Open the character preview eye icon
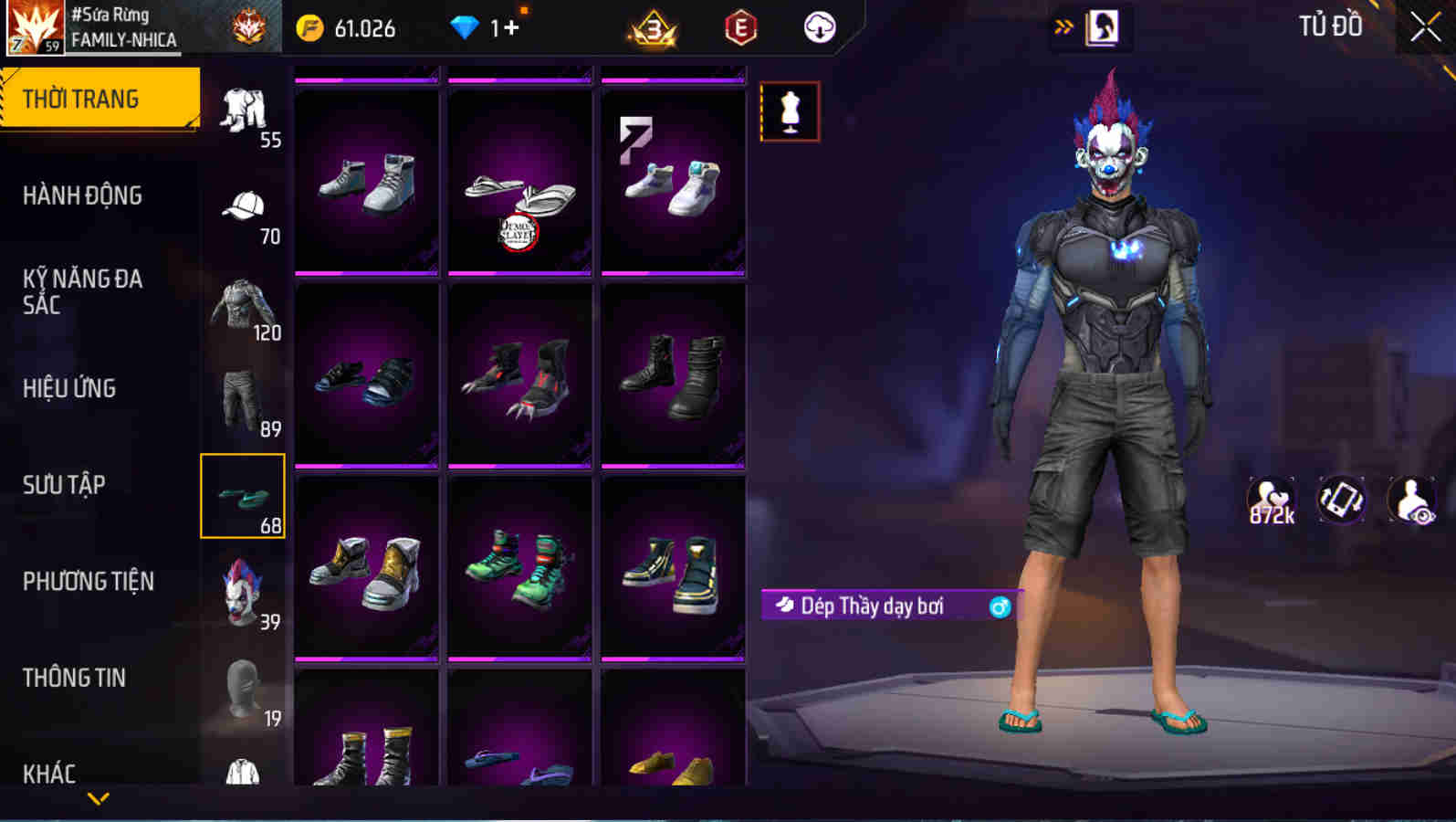 (x=1412, y=500)
